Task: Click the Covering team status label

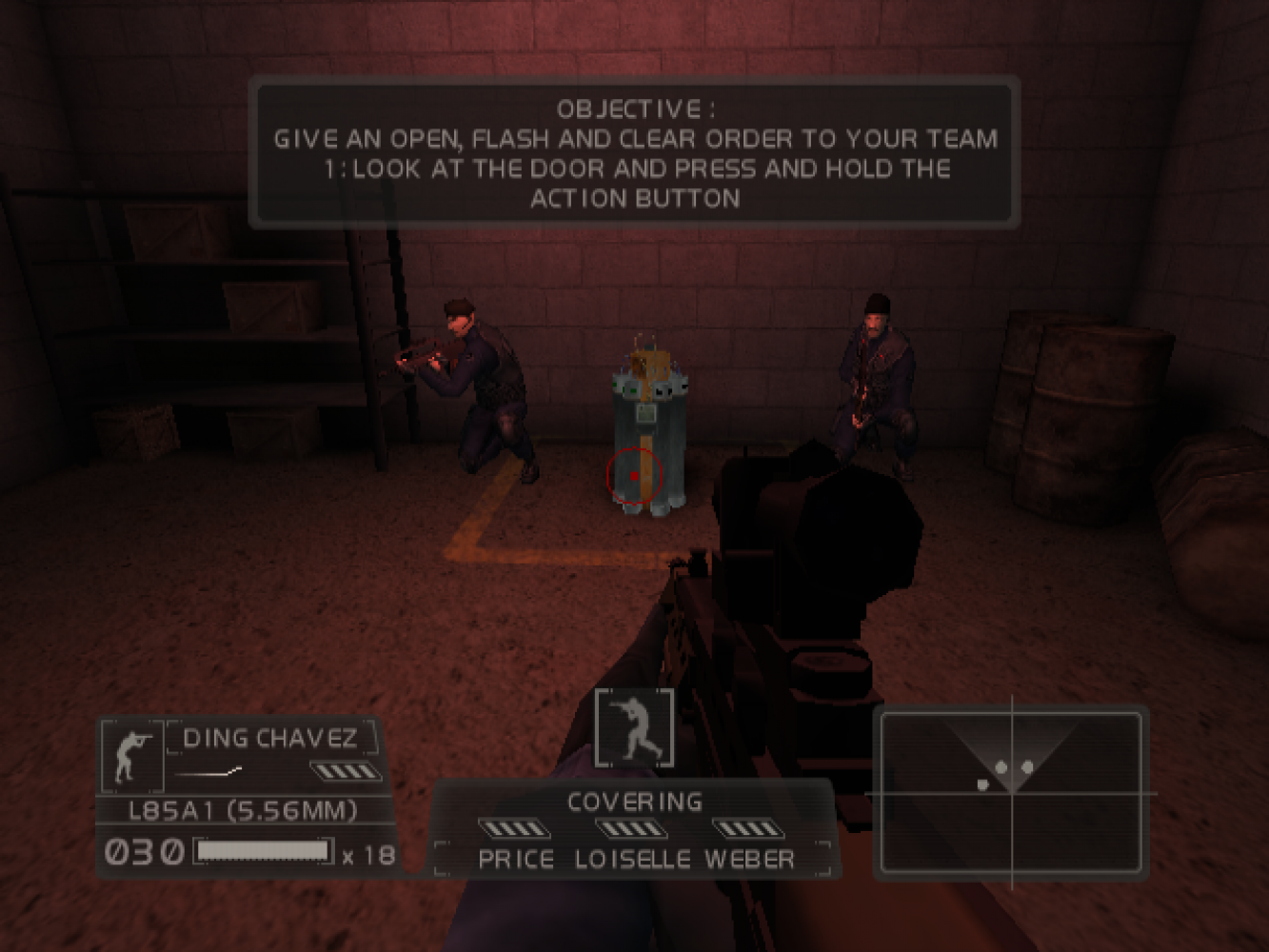Action: 634,803
